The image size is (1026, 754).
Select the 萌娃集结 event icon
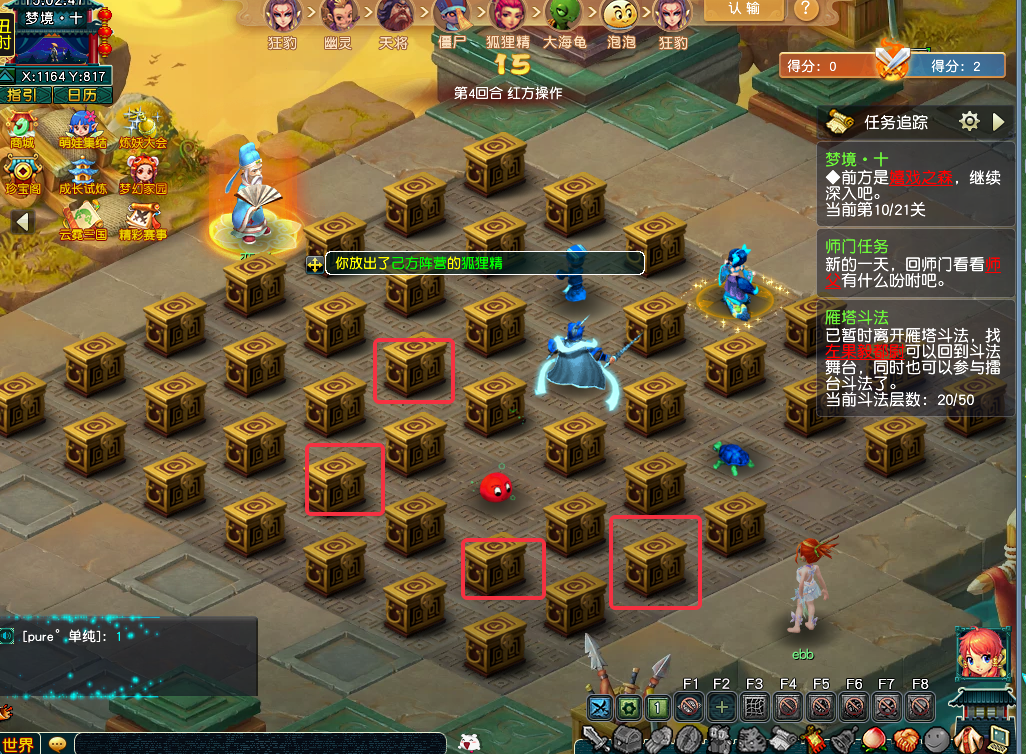84,129
